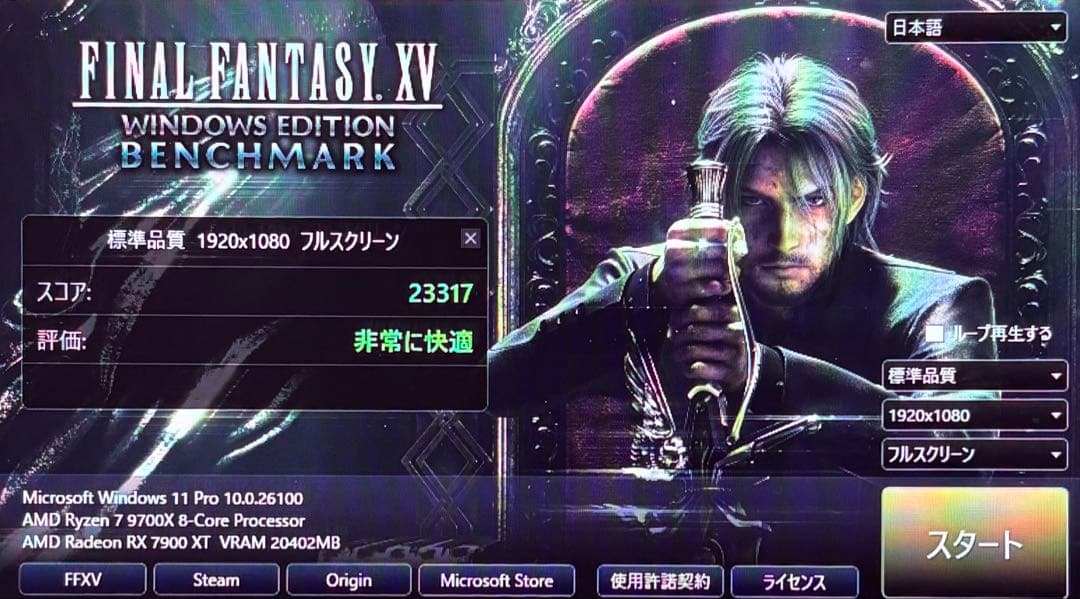Open the 日本語 language dropdown
Screen dimensions: 1080x599
[975, 28]
